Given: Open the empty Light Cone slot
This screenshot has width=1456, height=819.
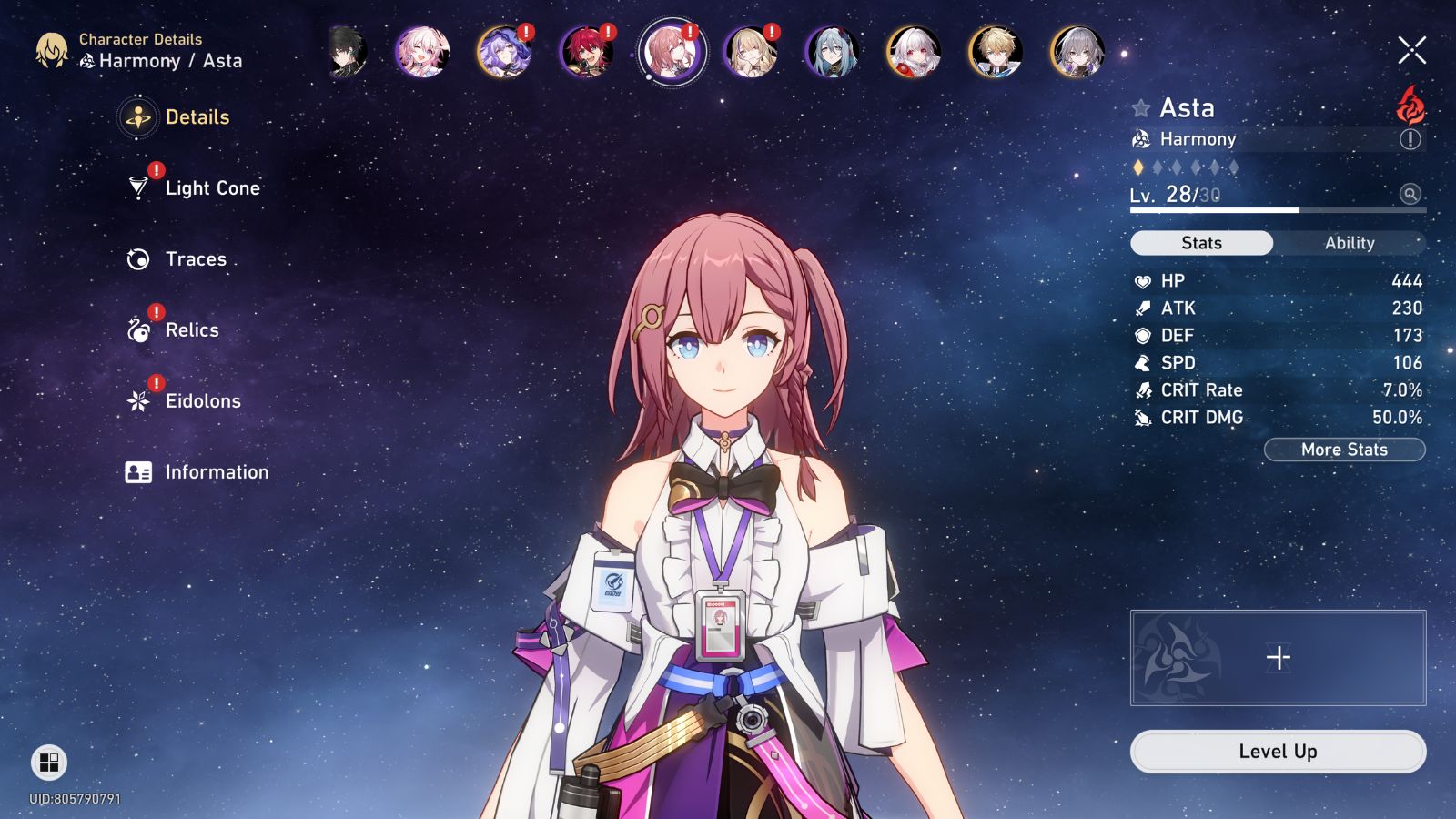Looking at the screenshot, I should pos(1278,657).
